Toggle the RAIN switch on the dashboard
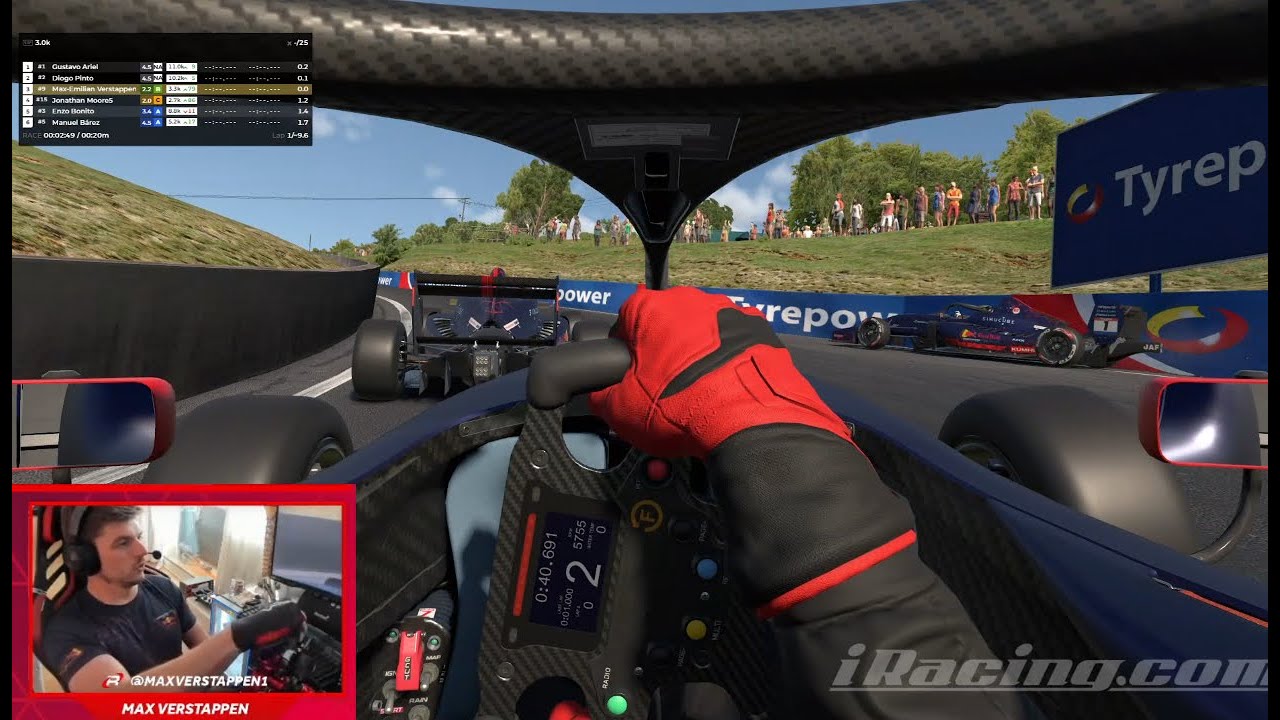The image size is (1280, 720). point(418,710)
